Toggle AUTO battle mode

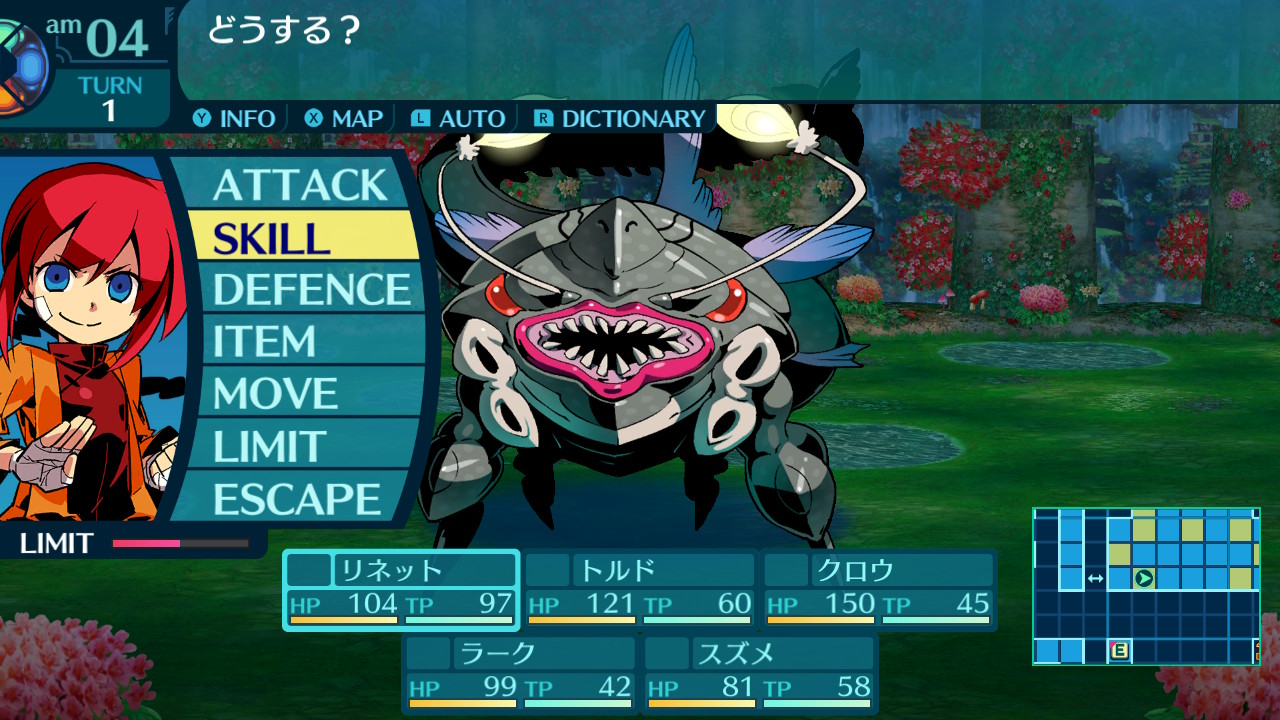click(x=458, y=118)
